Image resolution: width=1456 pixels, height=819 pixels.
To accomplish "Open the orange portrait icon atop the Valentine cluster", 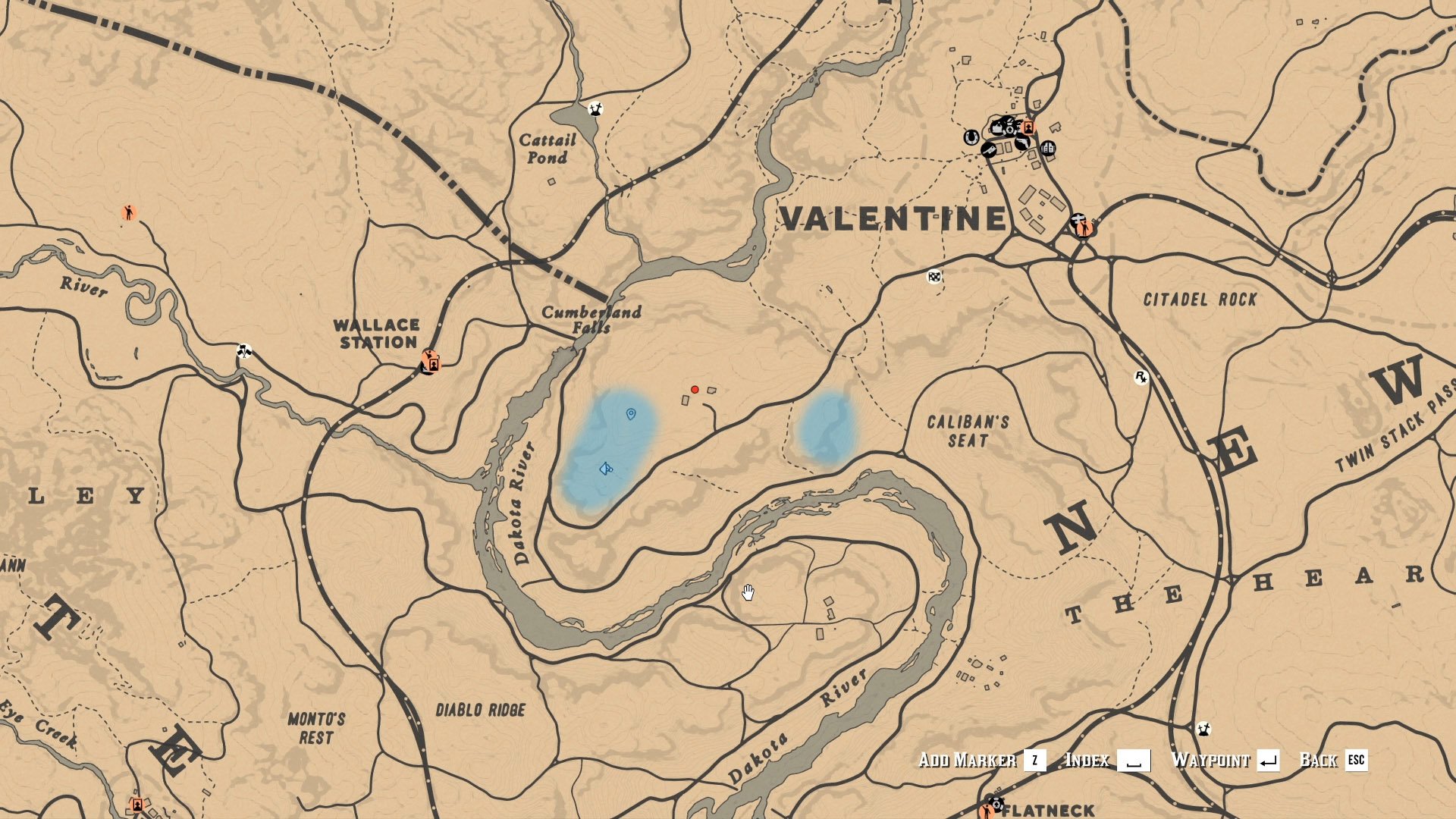I will (x=1028, y=128).
